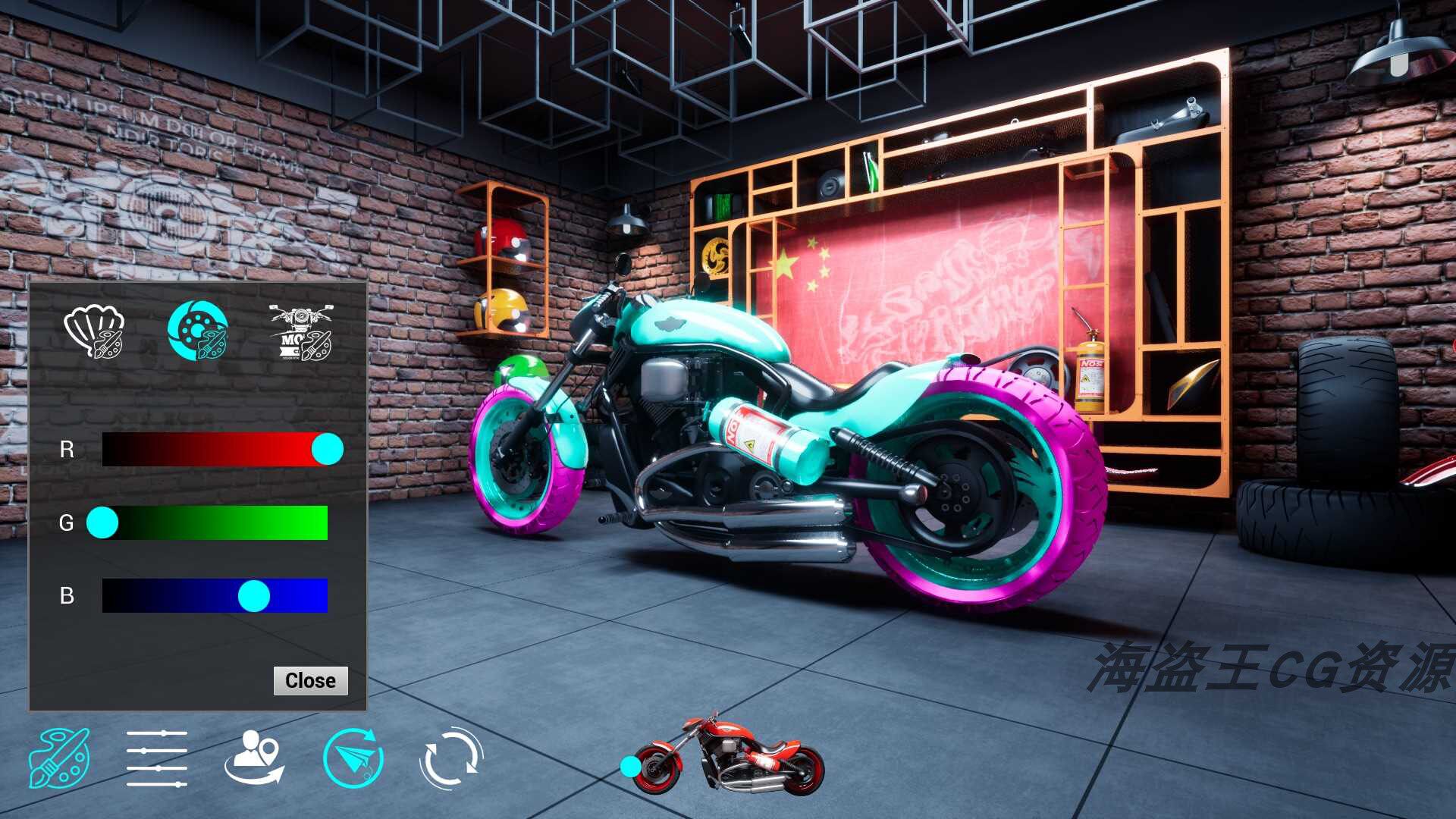The height and width of the screenshot is (819, 1456).
Task: Click the blue channel slider
Action: click(215, 596)
